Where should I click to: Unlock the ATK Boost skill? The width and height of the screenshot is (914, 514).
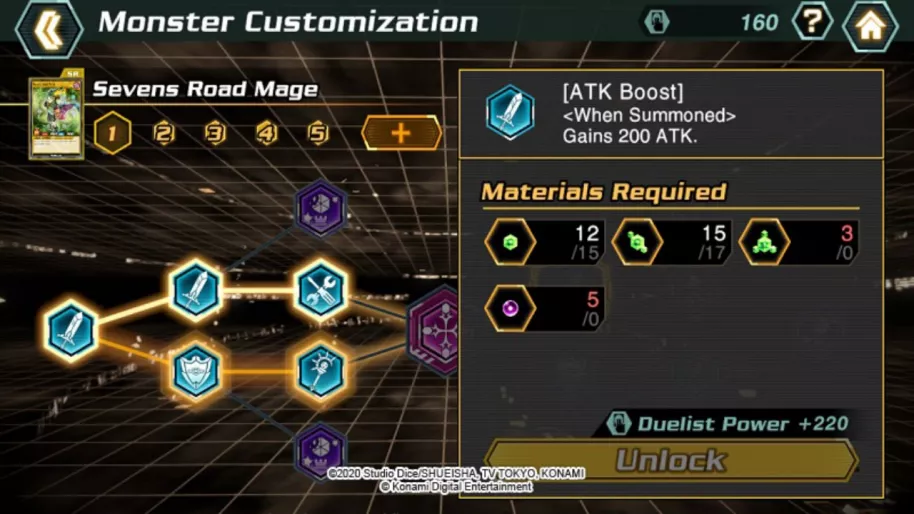pos(671,460)
